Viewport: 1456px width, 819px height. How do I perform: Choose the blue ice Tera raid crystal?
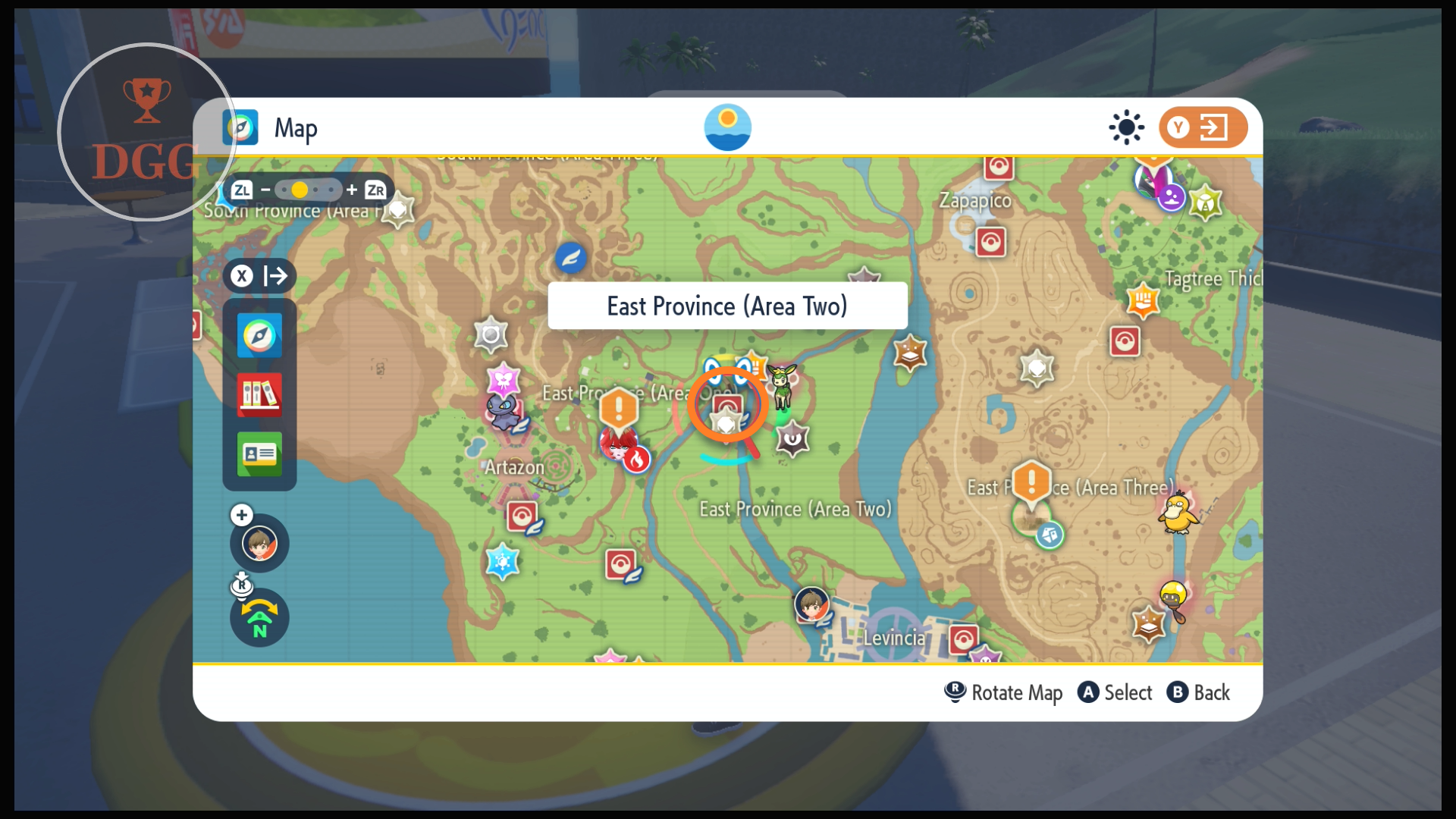(502, 562)
